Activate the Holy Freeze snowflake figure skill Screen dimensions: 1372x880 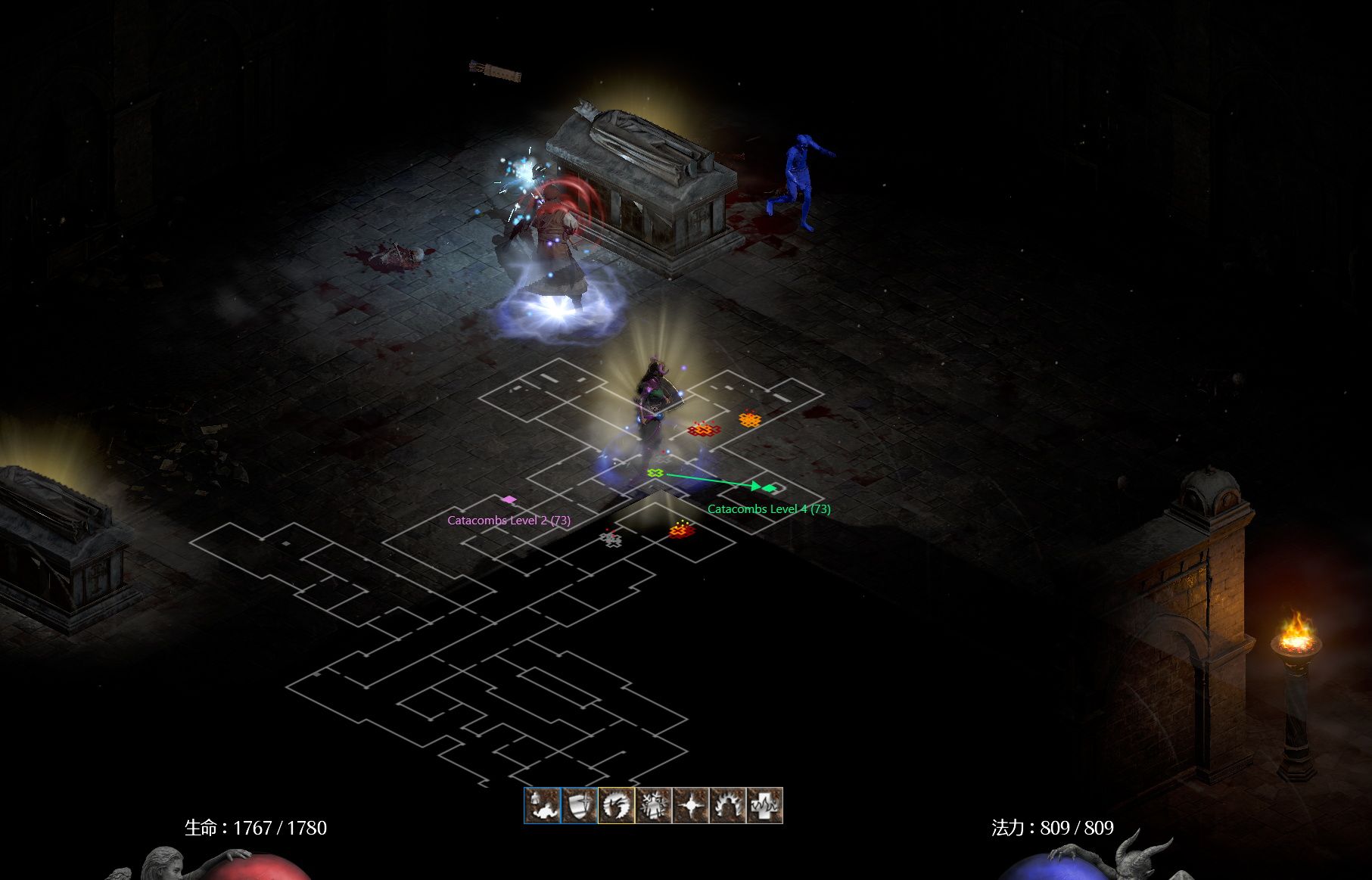coord(654,805)
